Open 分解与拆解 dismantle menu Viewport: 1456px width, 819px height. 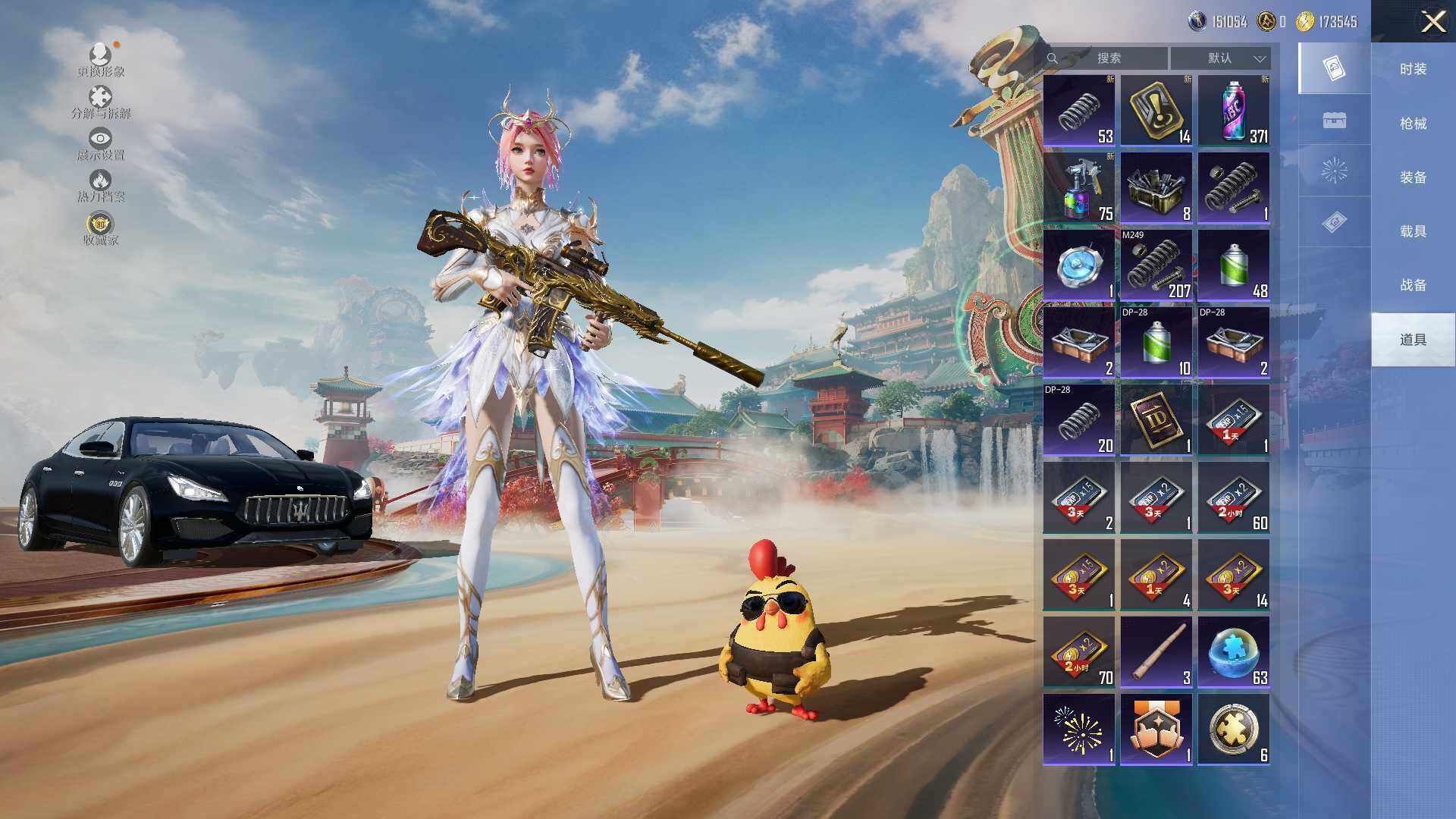pos(101,102)
